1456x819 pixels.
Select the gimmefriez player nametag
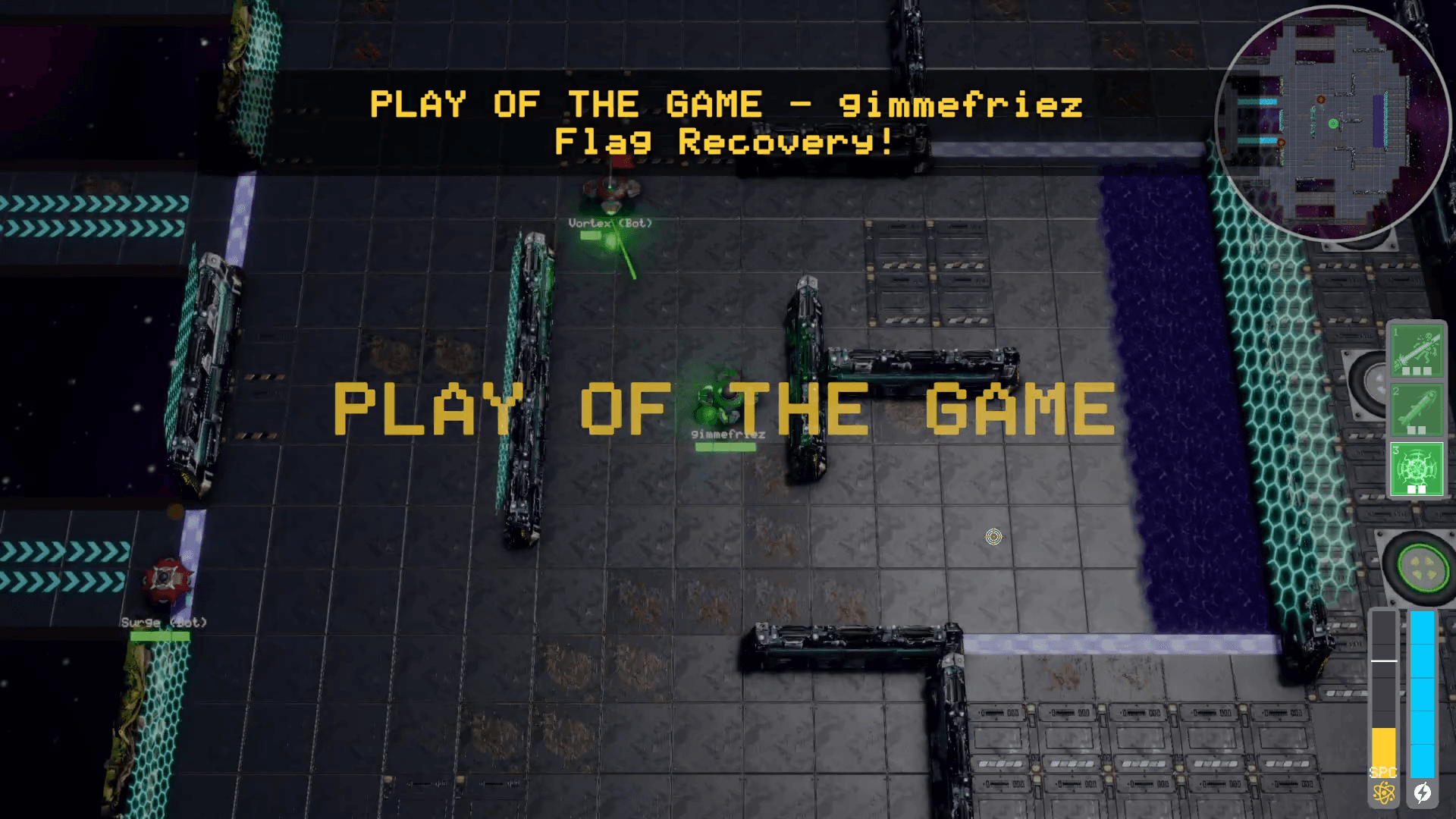point(726,435)
